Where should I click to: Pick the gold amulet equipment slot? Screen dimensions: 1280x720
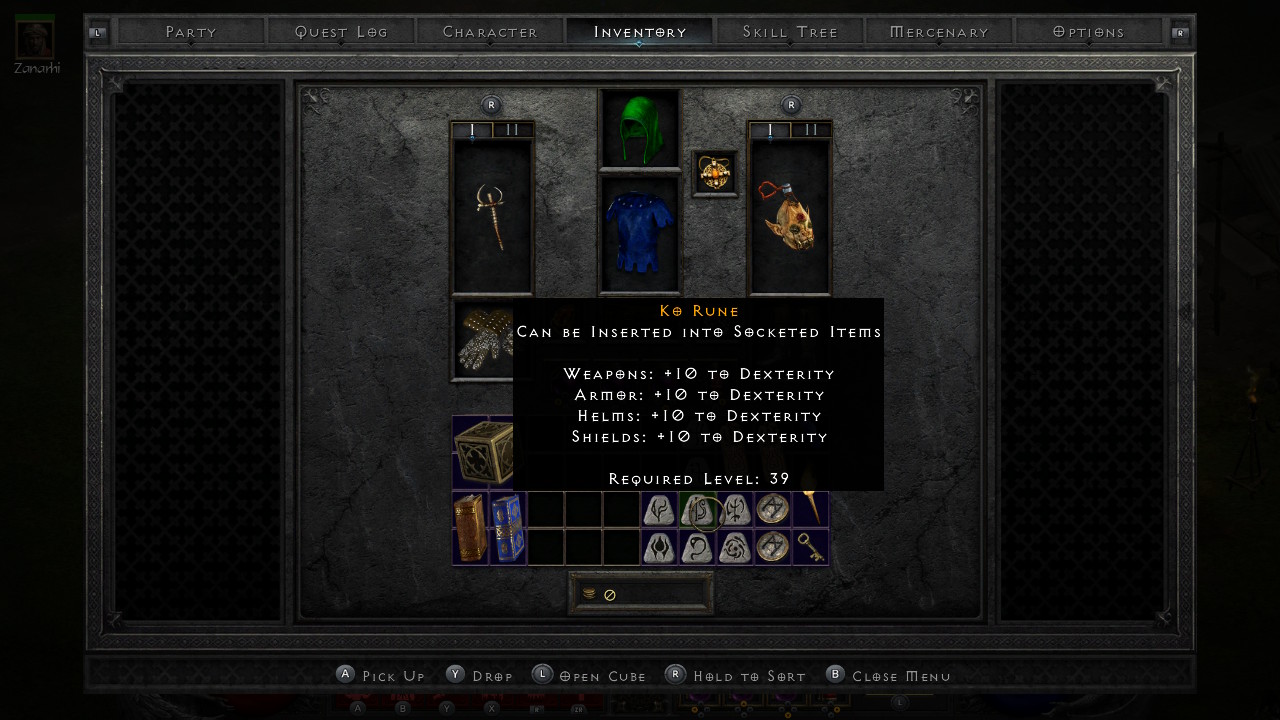(x=715, y=173)
